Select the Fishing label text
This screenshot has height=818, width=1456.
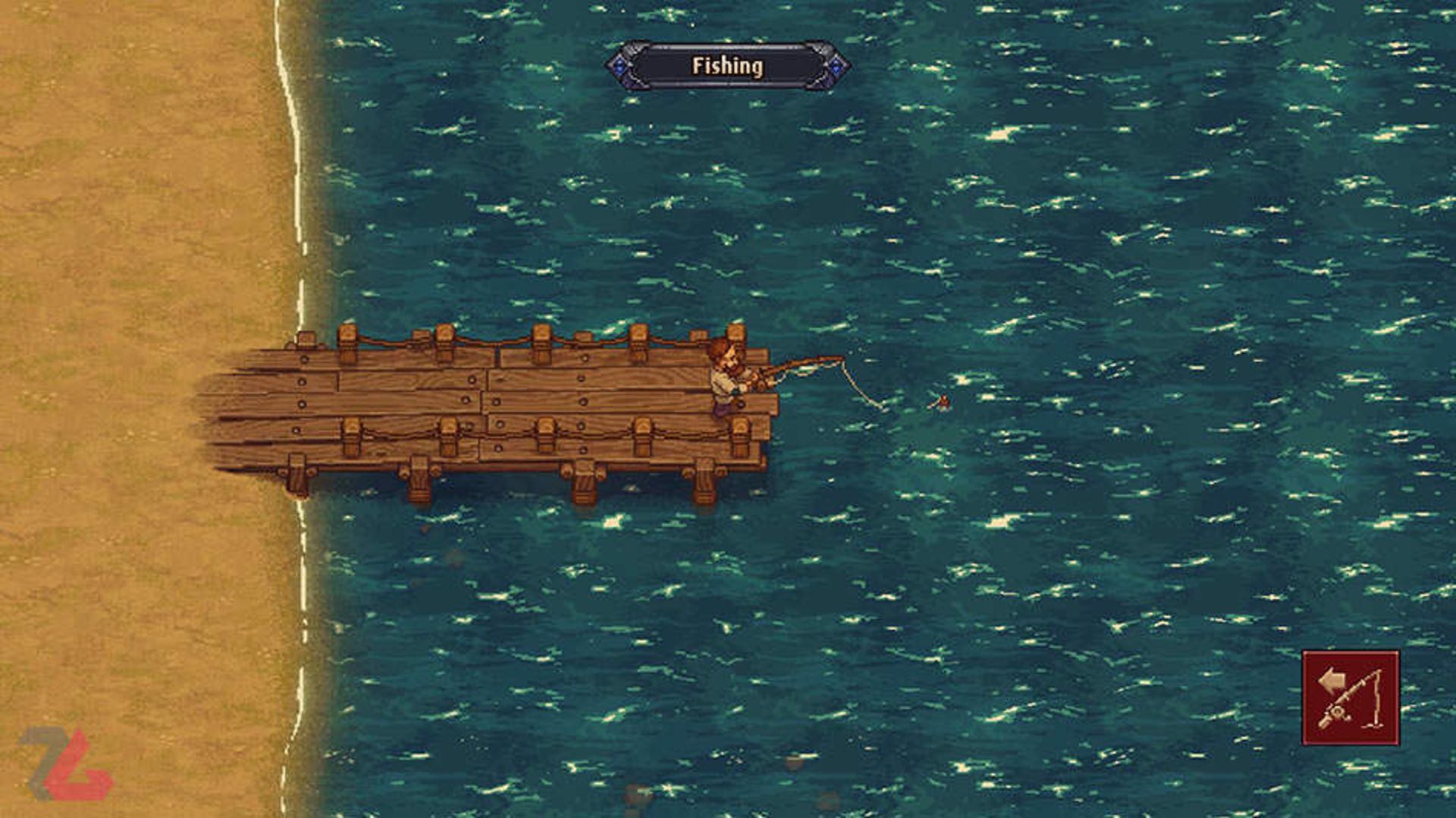coord(726,67)
